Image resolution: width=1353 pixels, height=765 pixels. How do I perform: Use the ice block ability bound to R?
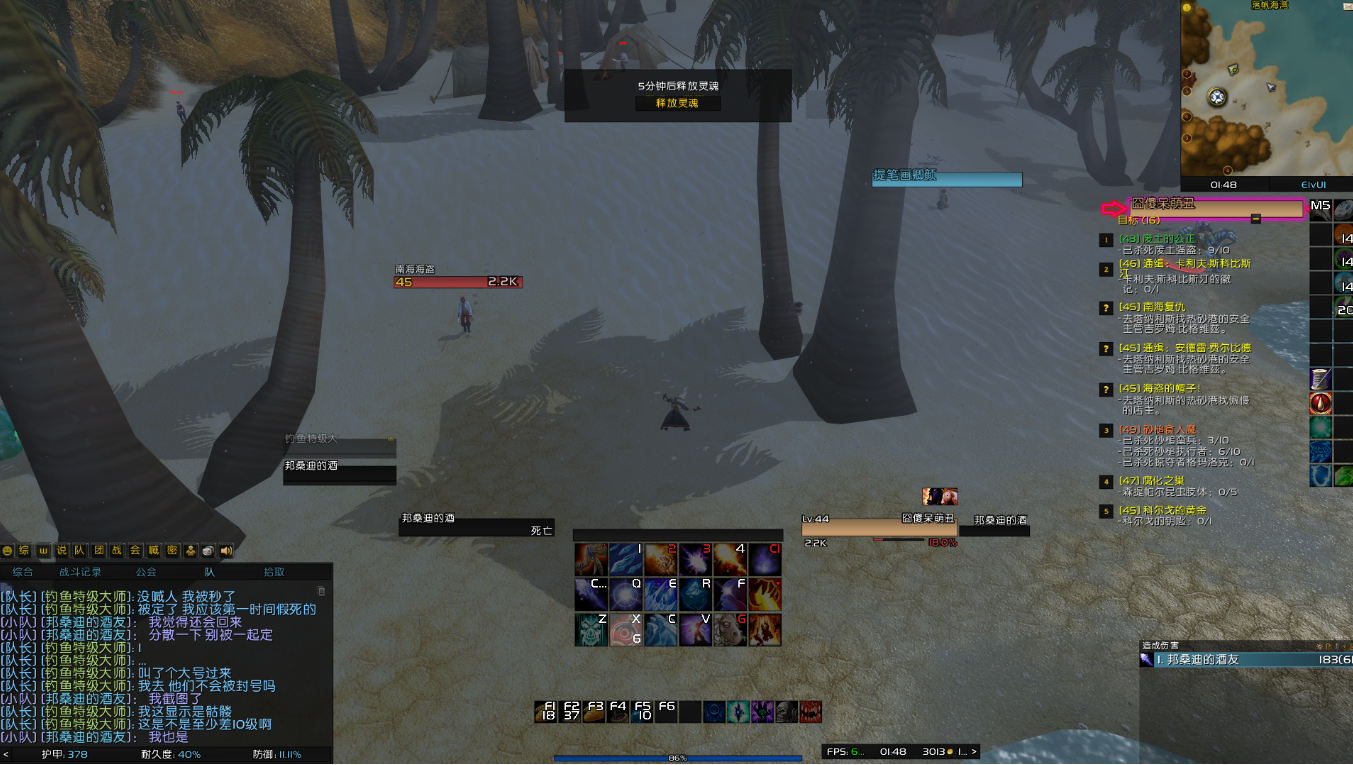click(x=696, y=594)
